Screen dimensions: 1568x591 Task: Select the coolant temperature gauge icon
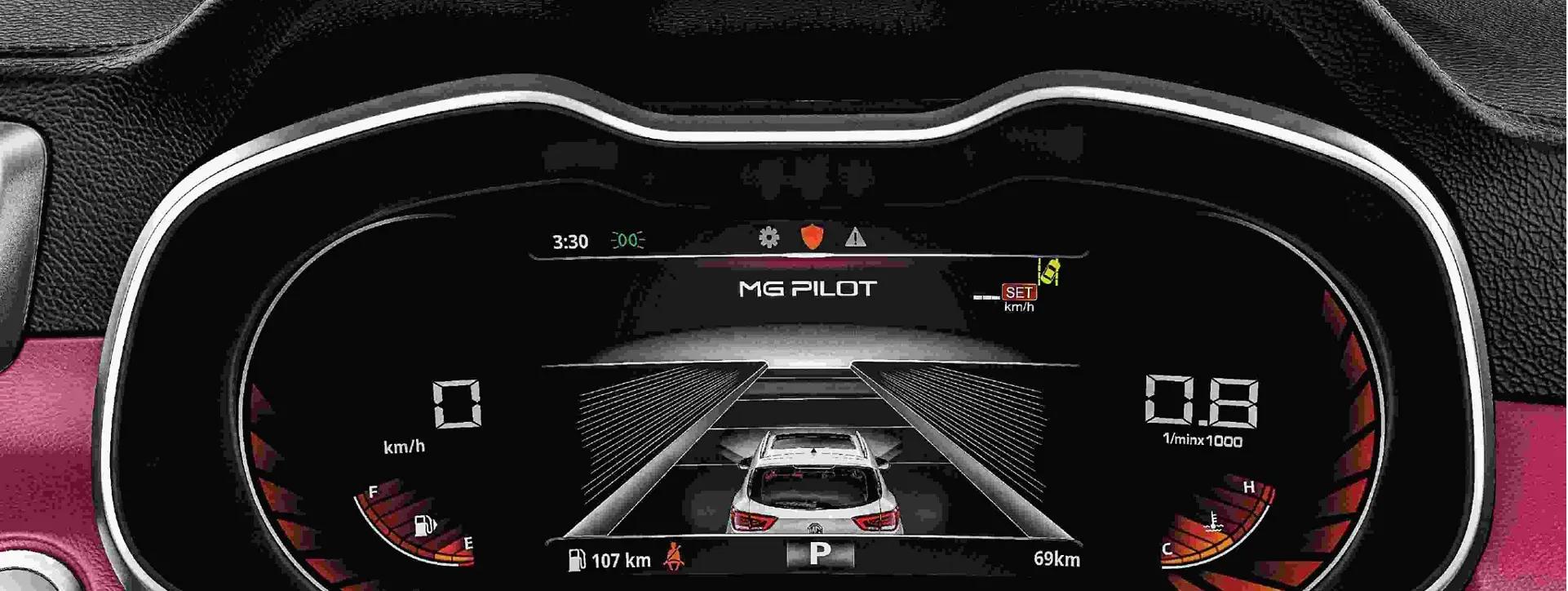[1213, 522]
